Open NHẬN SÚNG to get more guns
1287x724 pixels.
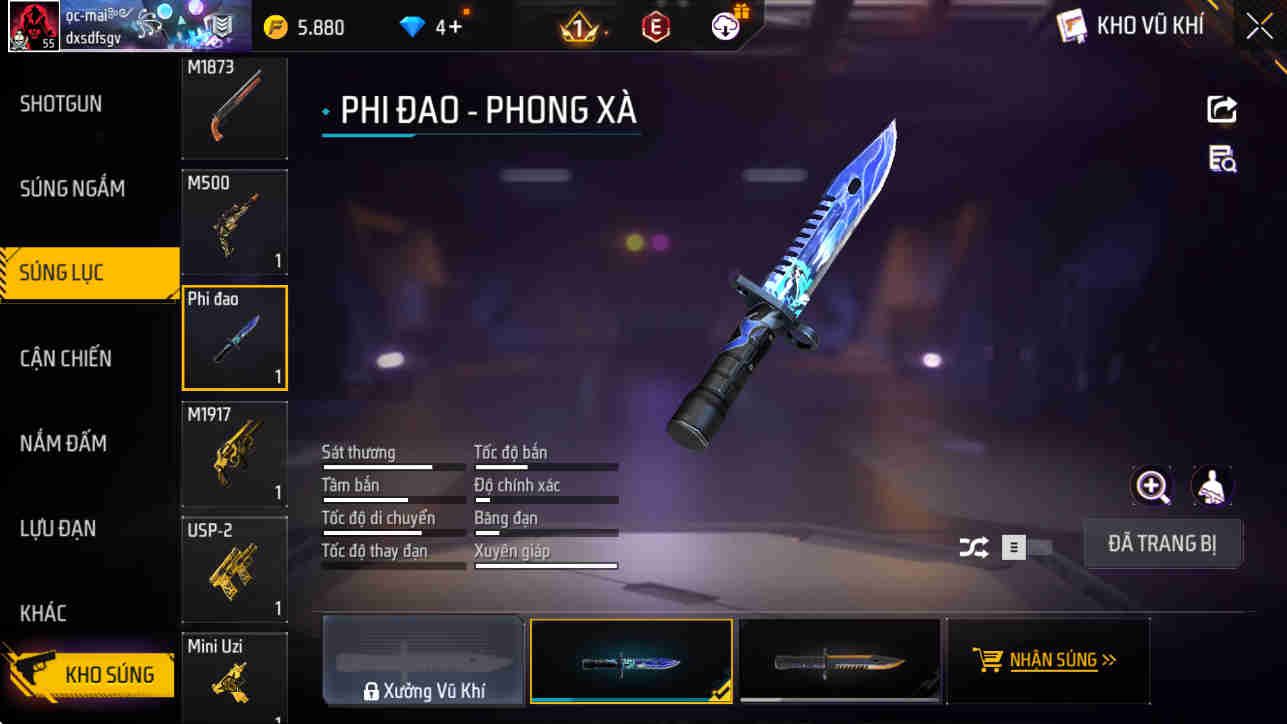coord(1048,660)
